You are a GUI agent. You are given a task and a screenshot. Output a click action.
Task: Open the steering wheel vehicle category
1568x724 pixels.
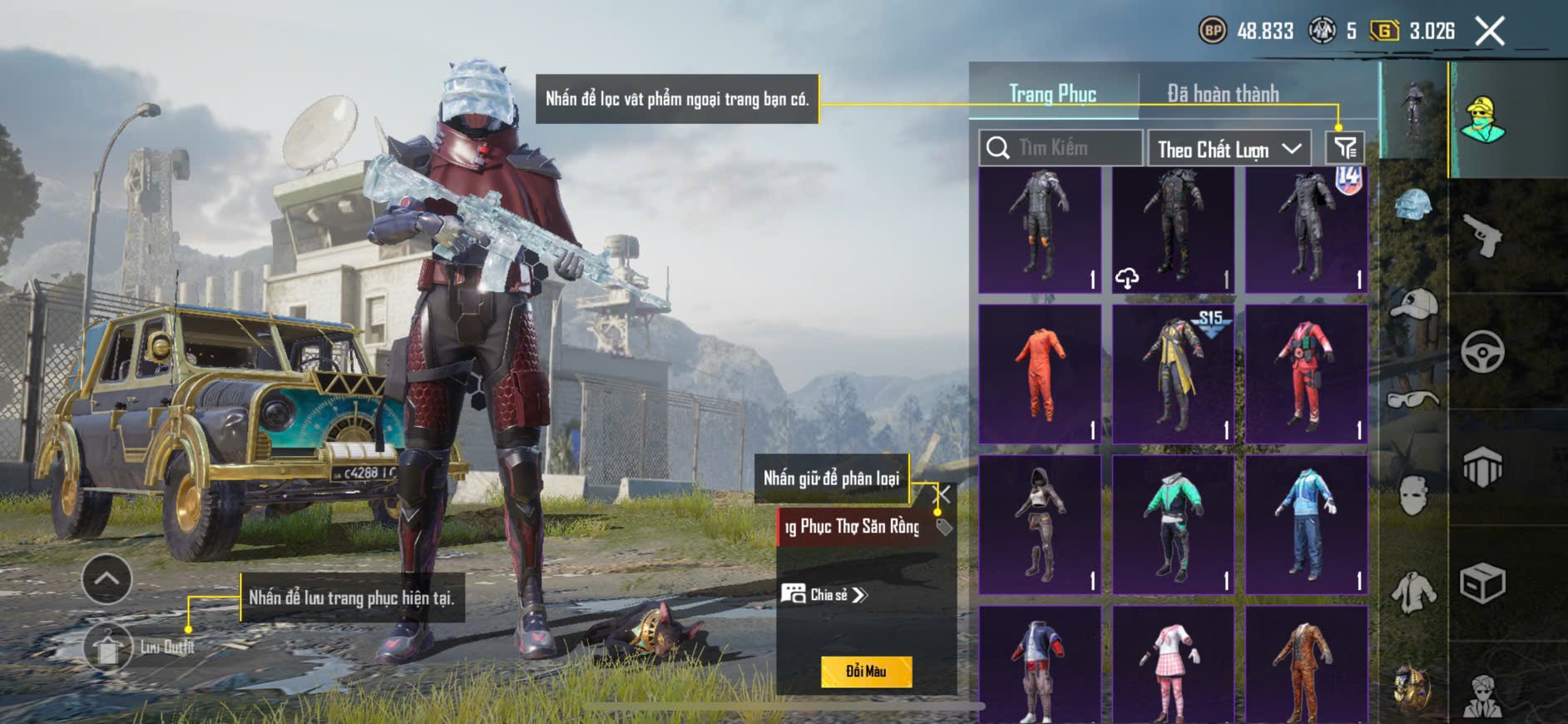pyautogui.click(x=1483, y=351)
